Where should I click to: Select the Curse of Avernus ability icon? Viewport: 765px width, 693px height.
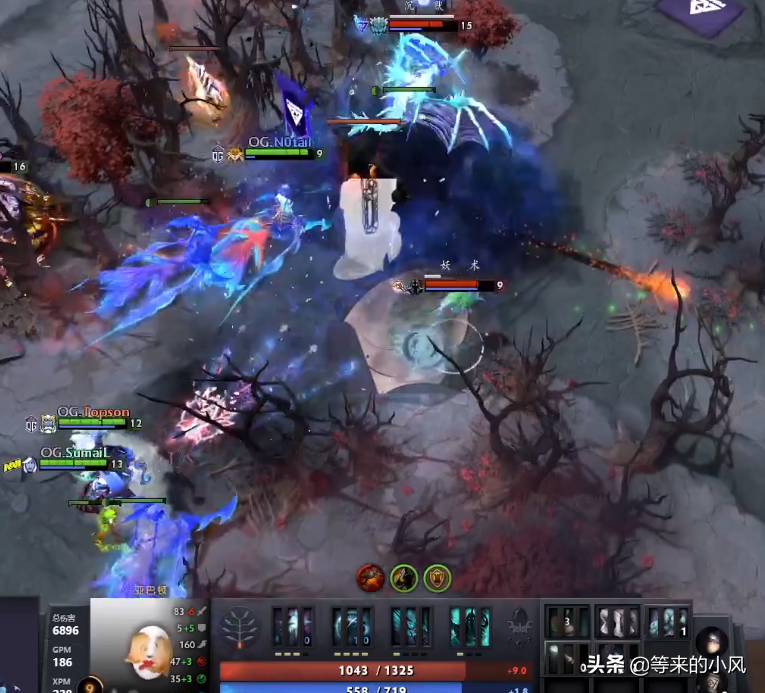click(411, 626)
